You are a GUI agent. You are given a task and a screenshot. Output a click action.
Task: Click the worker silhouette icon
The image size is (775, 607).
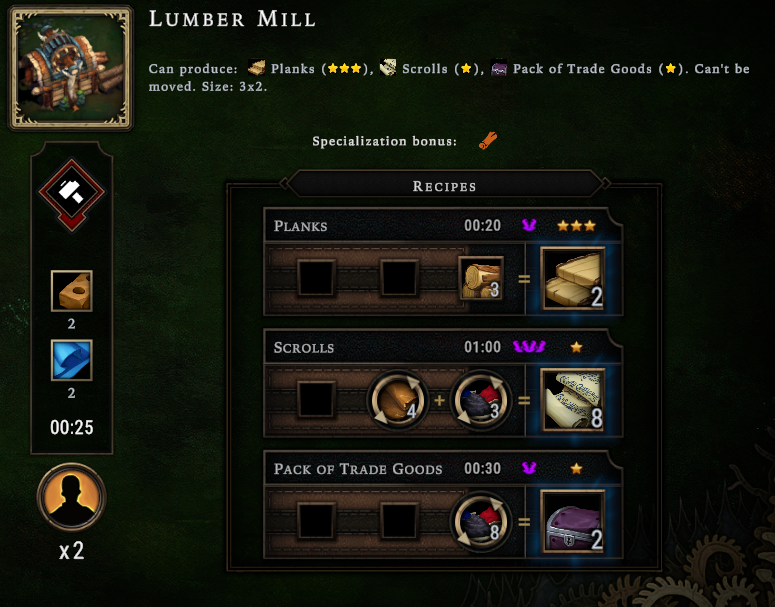pyautogui.click(x=72, y=498)
